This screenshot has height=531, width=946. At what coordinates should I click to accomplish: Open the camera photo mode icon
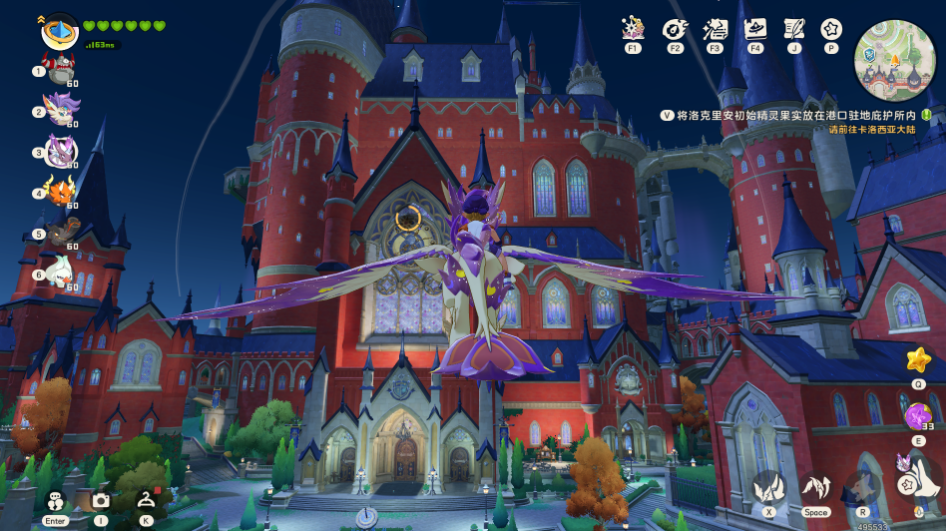pos(101,500)
